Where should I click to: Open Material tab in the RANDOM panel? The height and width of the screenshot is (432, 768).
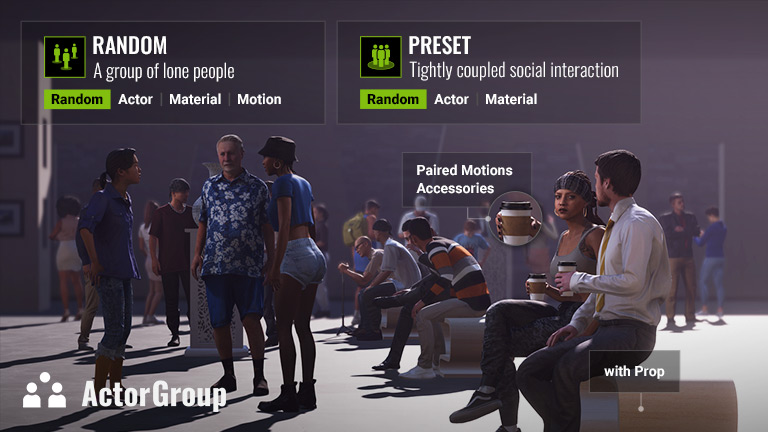coord(195,99)
